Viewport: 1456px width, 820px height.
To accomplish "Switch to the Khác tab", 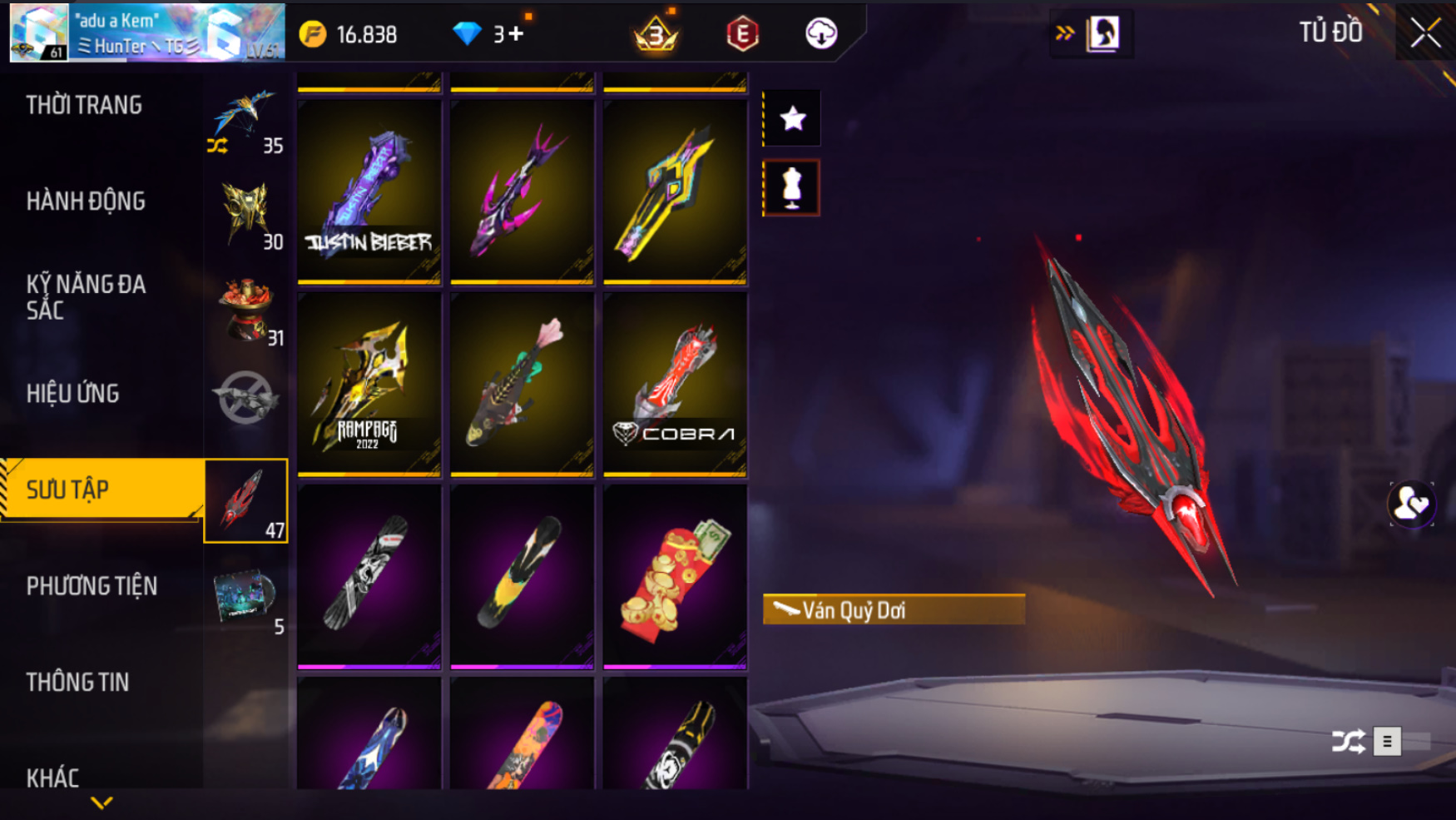I will pyautogui.click(x=52, y=778).
